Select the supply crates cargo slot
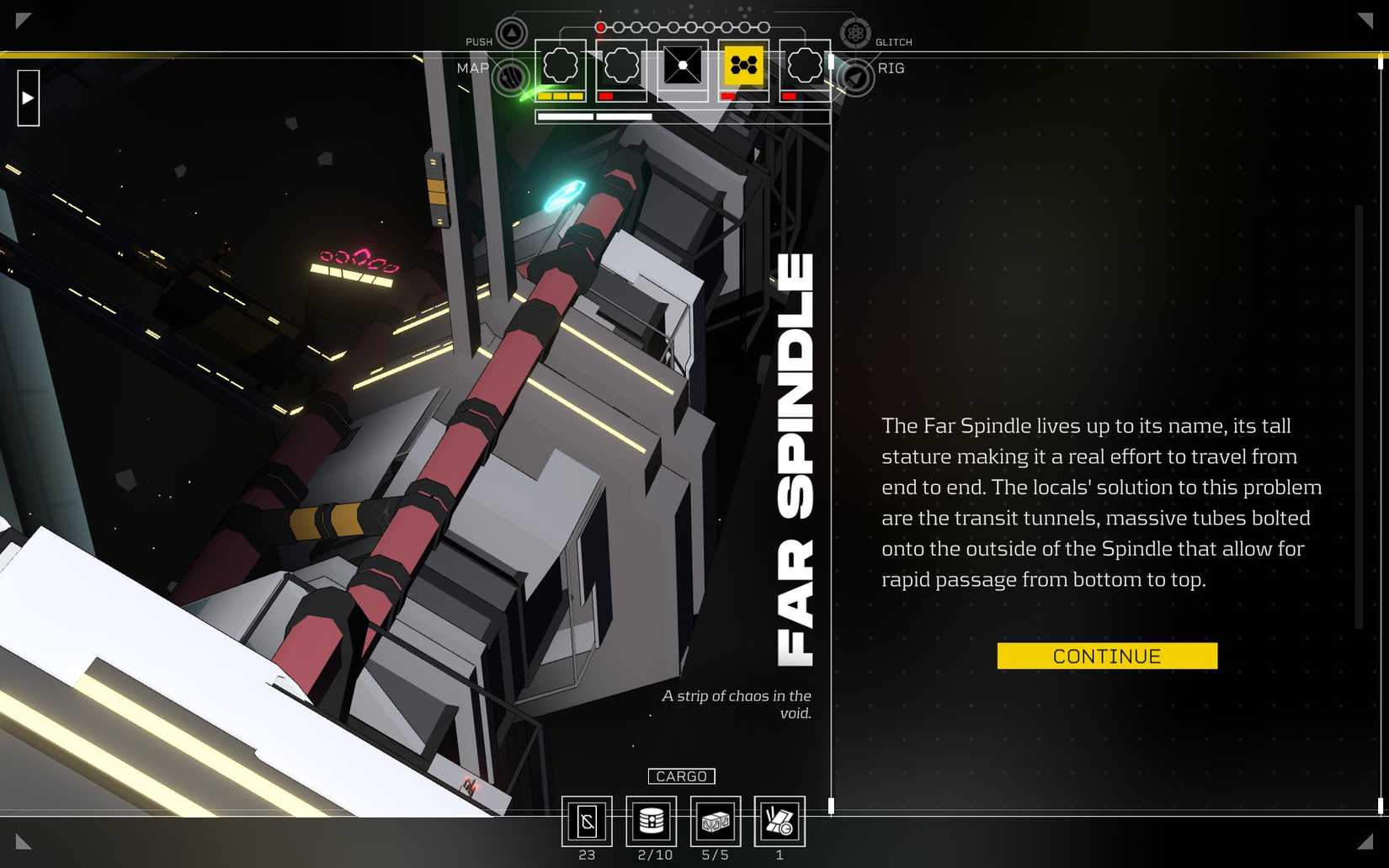 pos(716,821)
